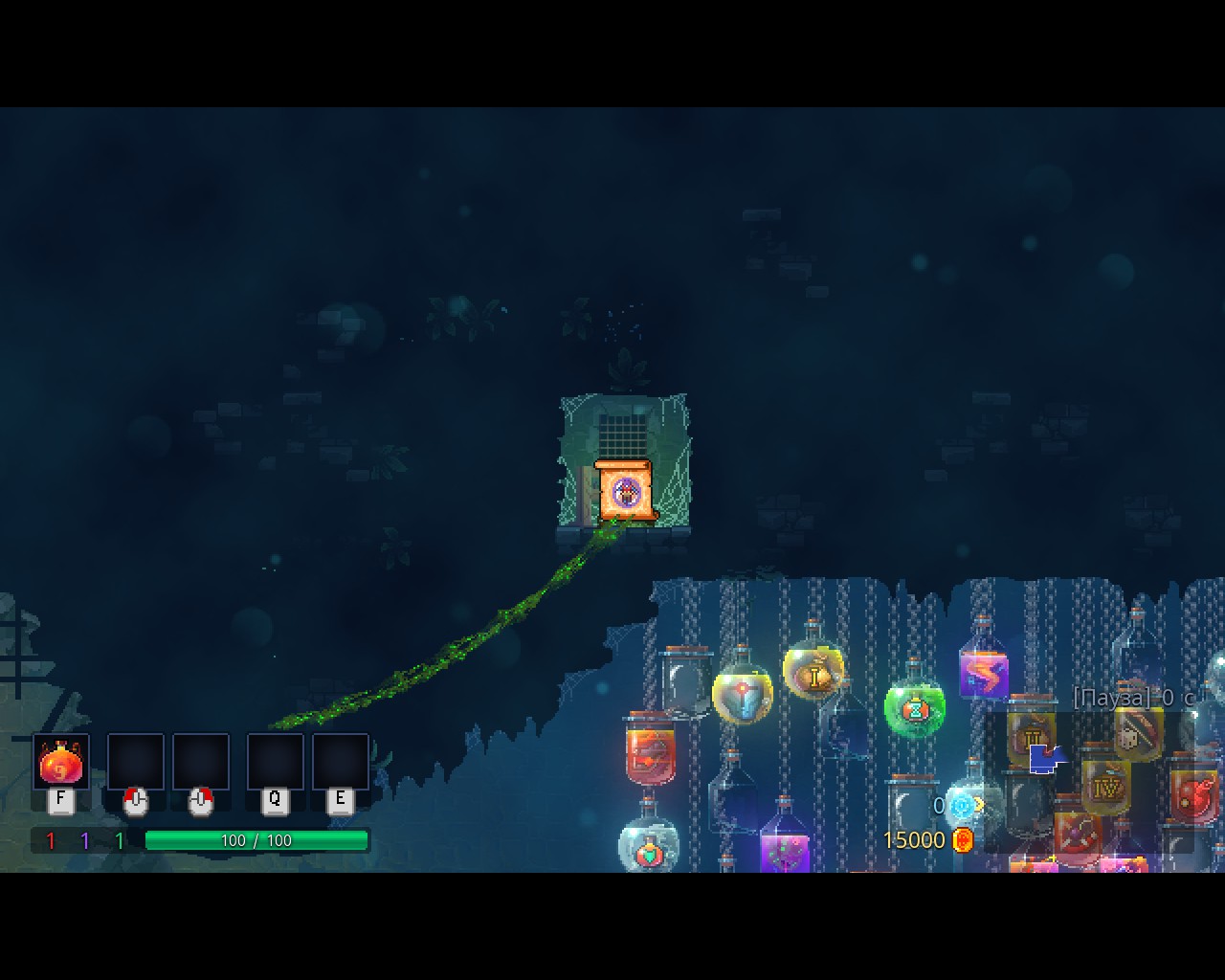Image resolution: width=1225 pixels, height=980 pixels.
Task: Select the tier IV golden flask
Action: (x=1105, y=788)
